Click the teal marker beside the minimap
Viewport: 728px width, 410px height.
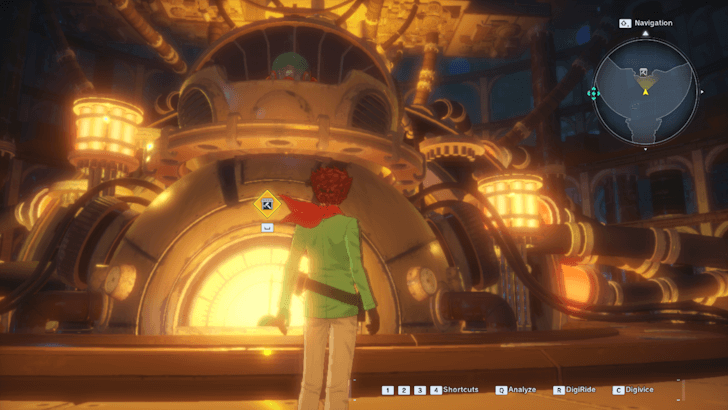[593, 93]
